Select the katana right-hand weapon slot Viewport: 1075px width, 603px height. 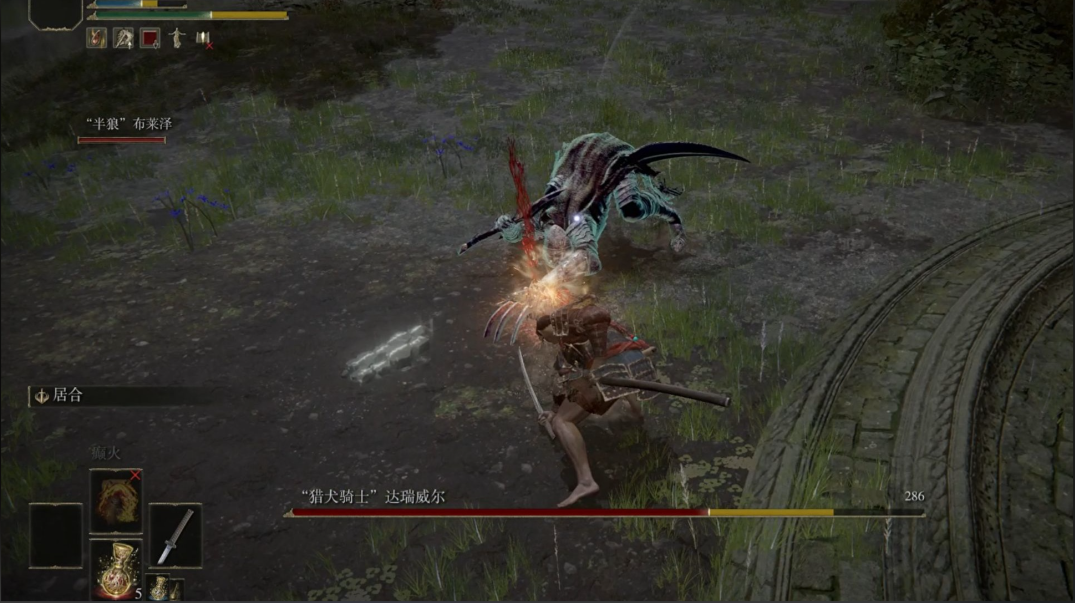coord(175,536)
